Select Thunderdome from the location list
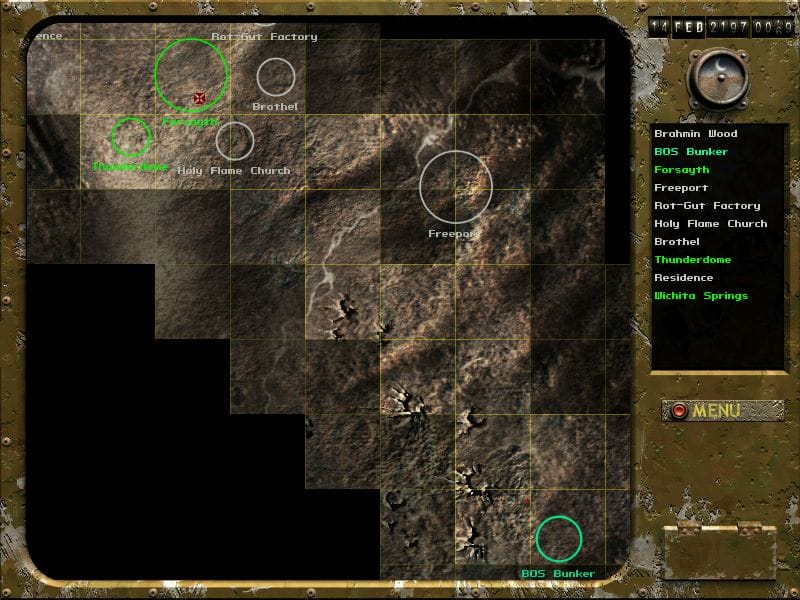 (x=692, y=260)
